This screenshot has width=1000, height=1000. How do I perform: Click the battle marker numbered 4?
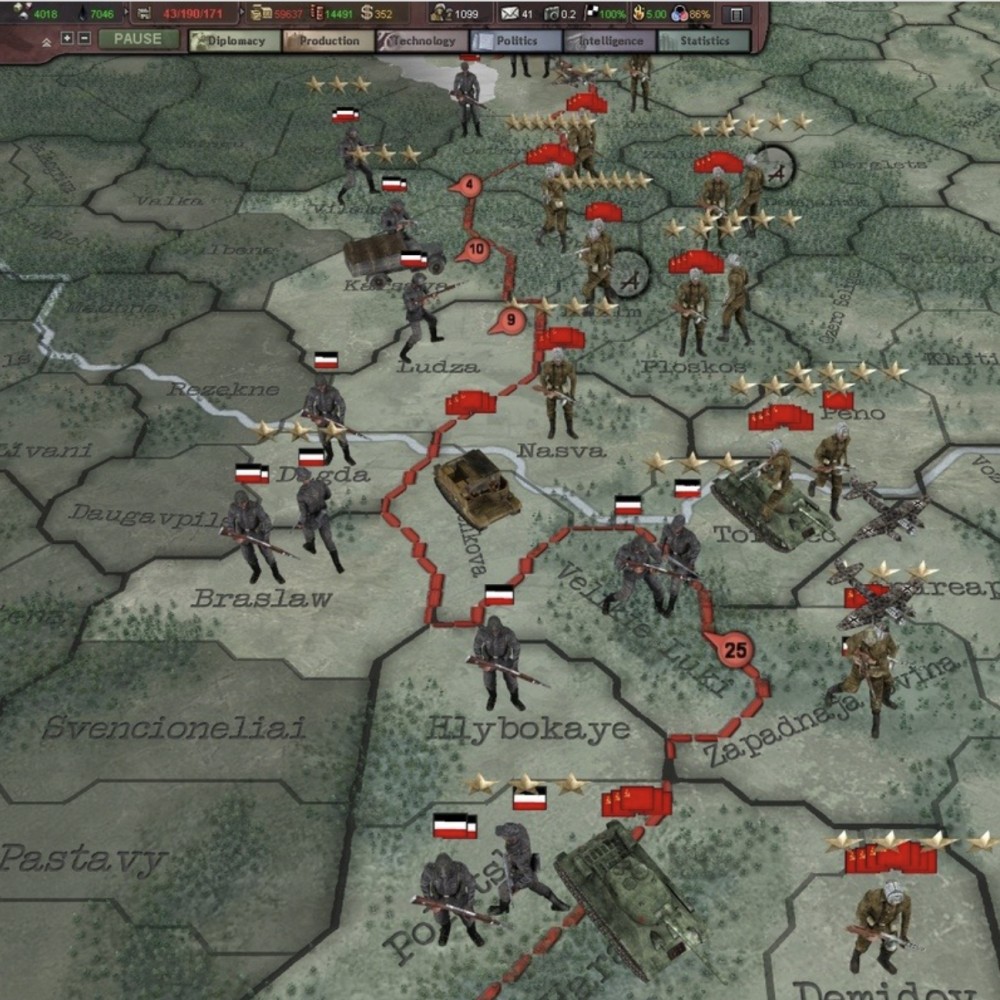tap(467, 185)
